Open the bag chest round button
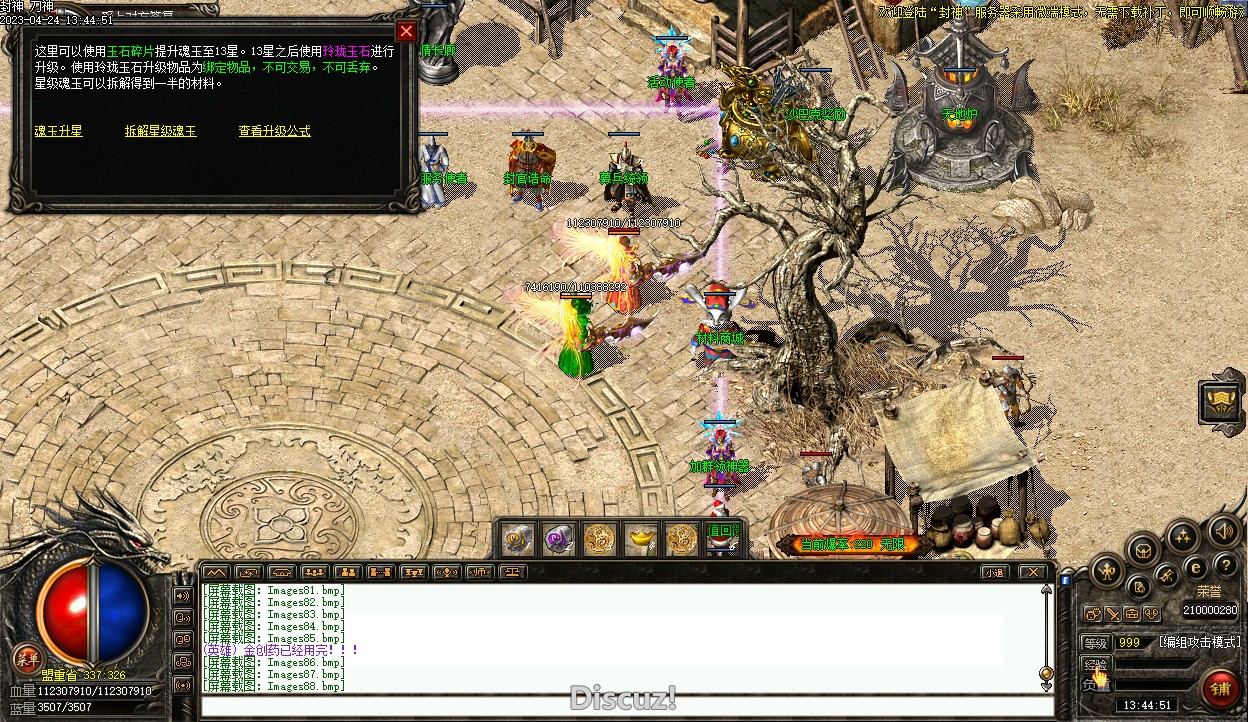Screen dimensions: 1248x722 click(1143, 549)
